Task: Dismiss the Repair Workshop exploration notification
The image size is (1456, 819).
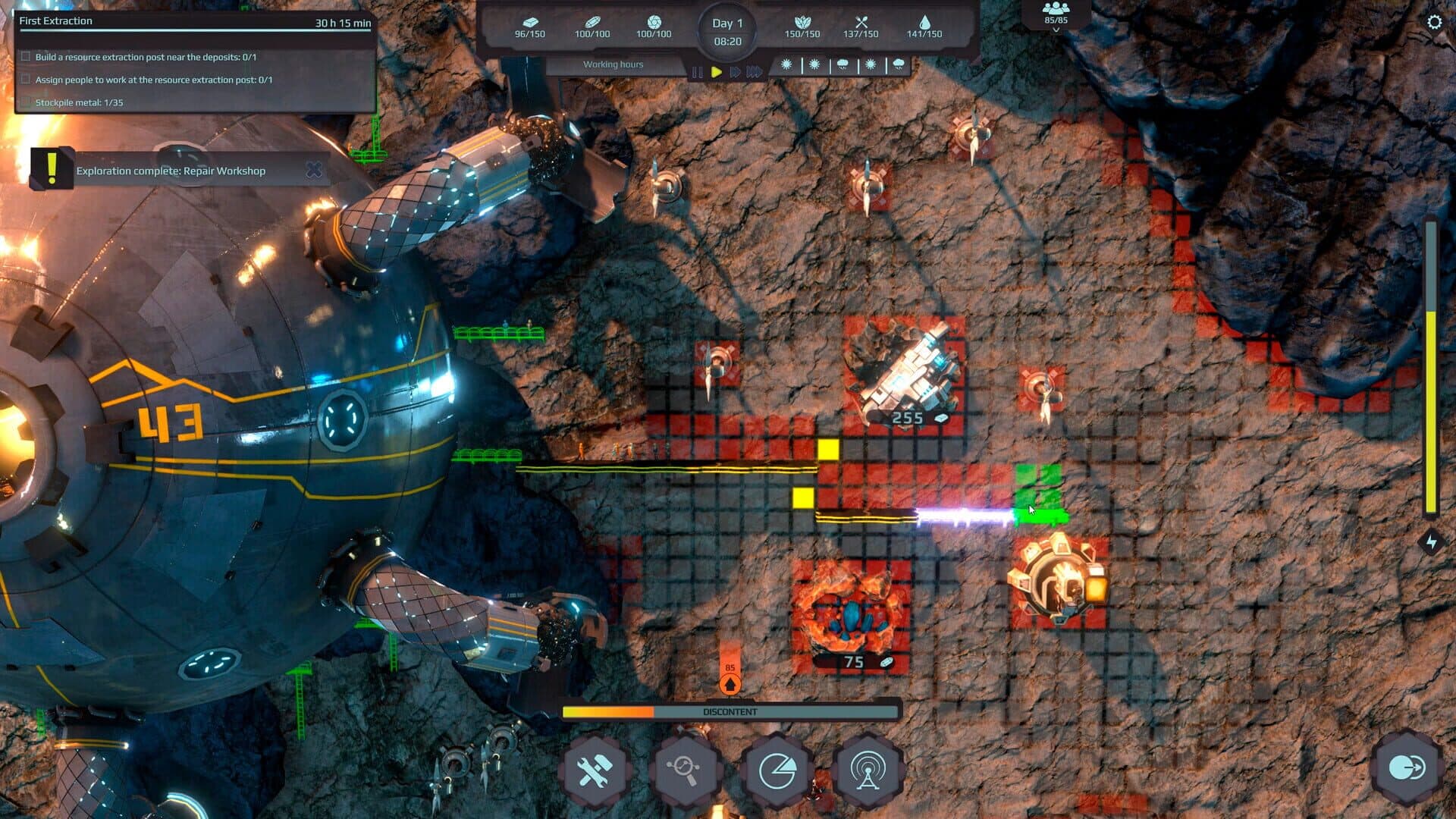Action: pyautogui.click(x=313, y=171)
